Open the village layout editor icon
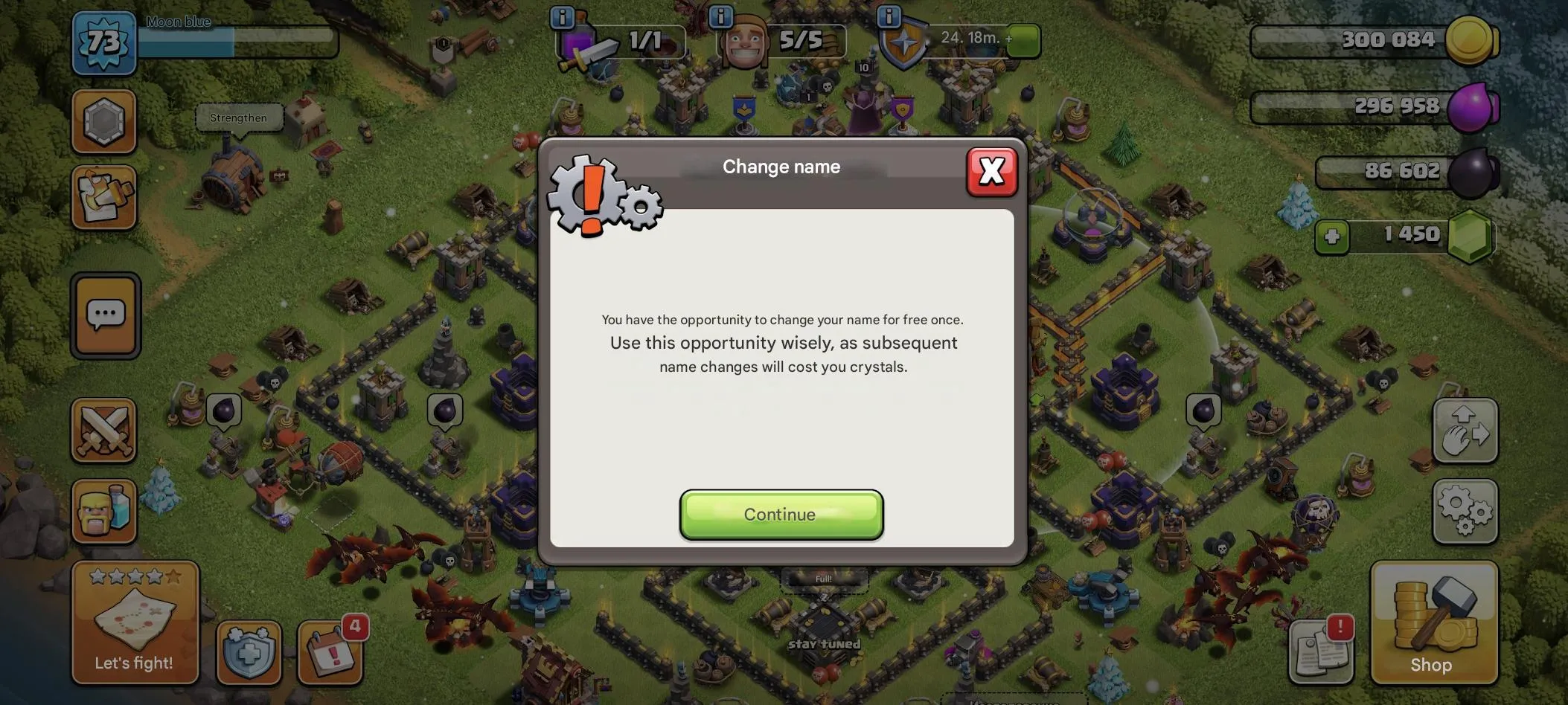 [104, 197]
